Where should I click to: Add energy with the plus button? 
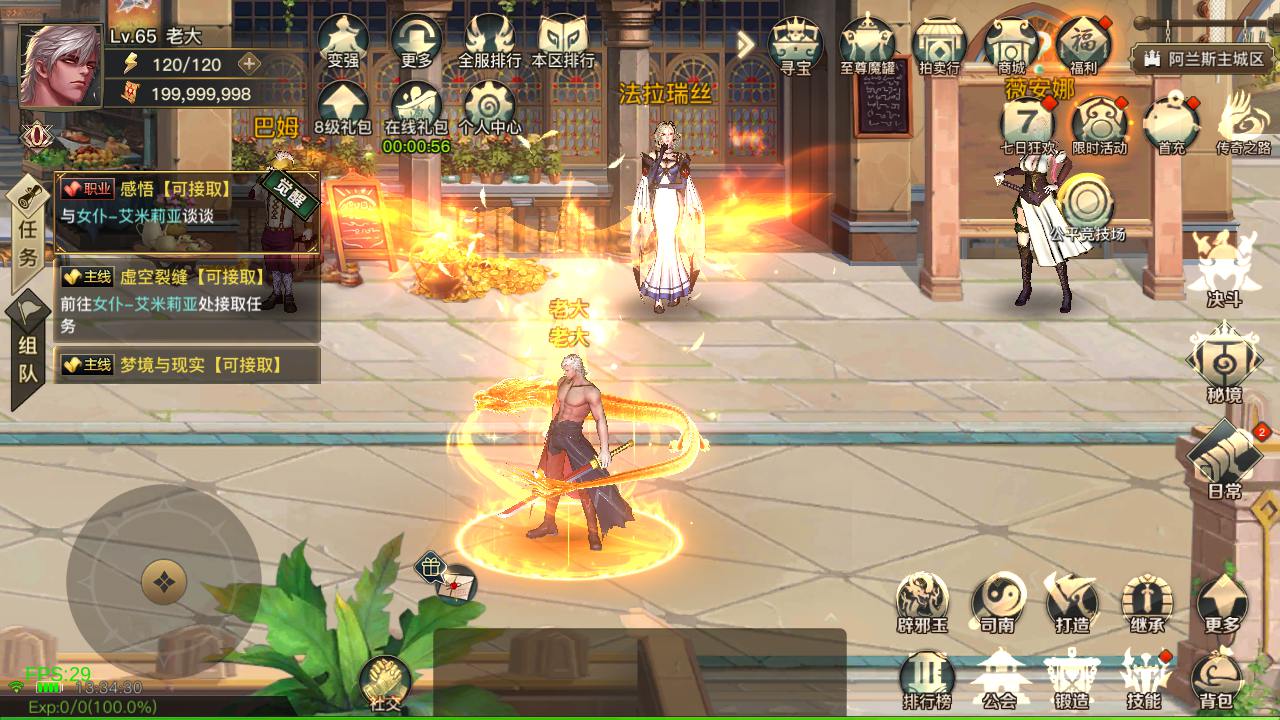tap(249, 64)
